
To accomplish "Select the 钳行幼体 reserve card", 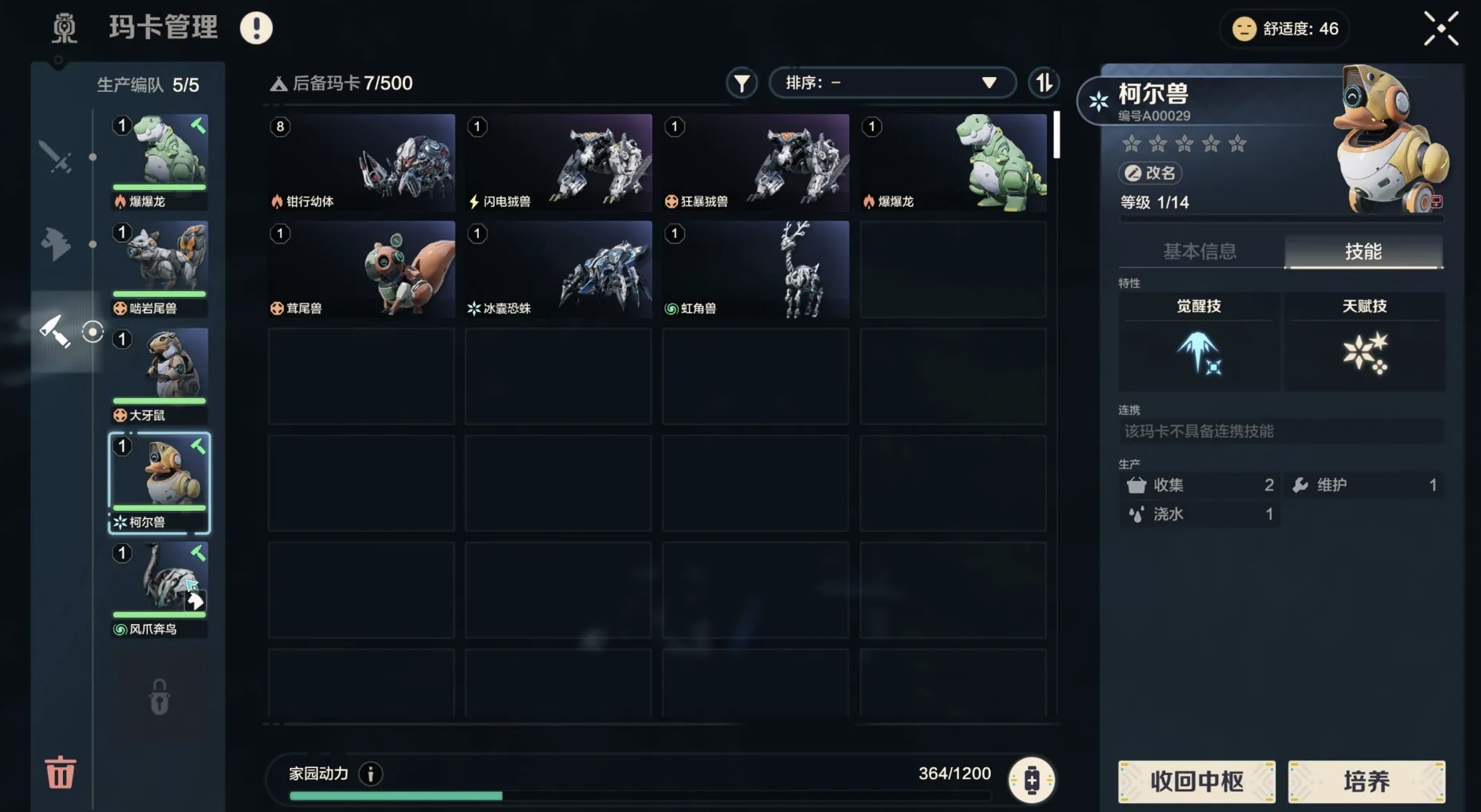I will click(x=361, y=163).
